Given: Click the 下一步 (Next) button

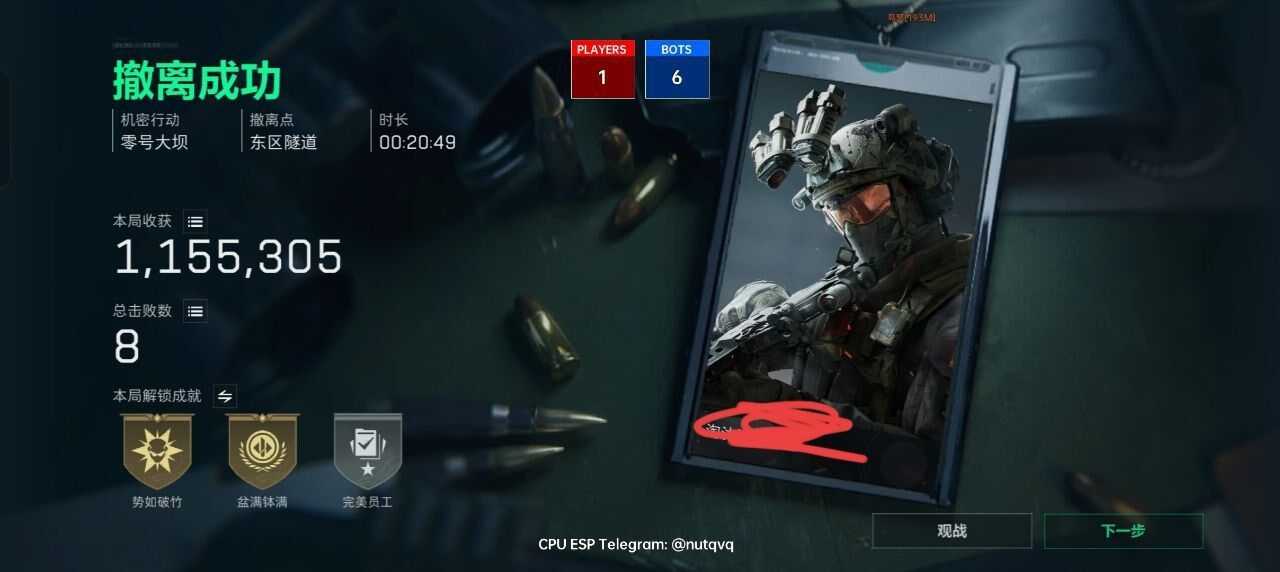Looking at the screenshot, I should pyautogui.click(x=1123, y=531).
